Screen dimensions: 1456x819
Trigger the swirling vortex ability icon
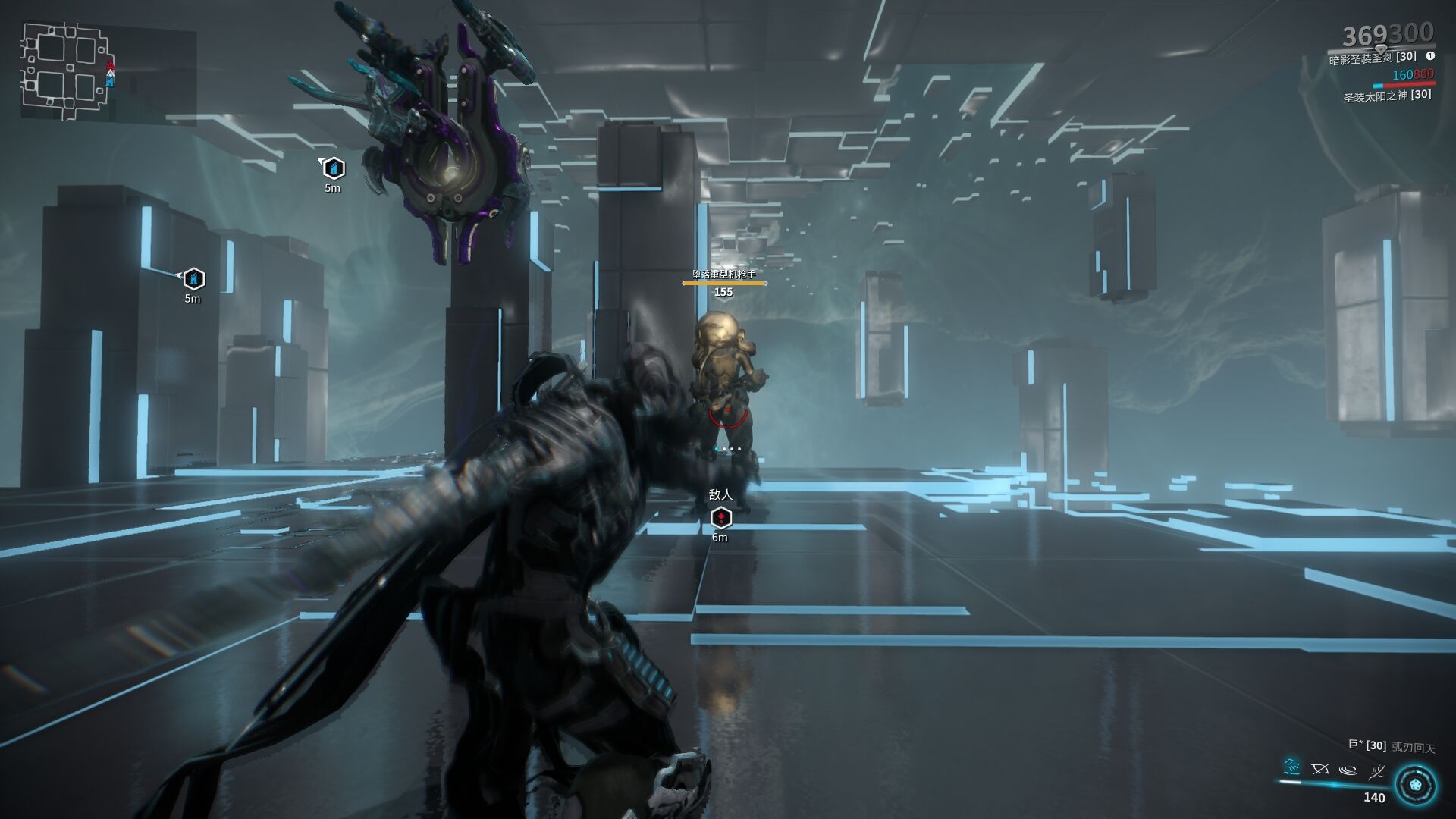click(1348, 770)
